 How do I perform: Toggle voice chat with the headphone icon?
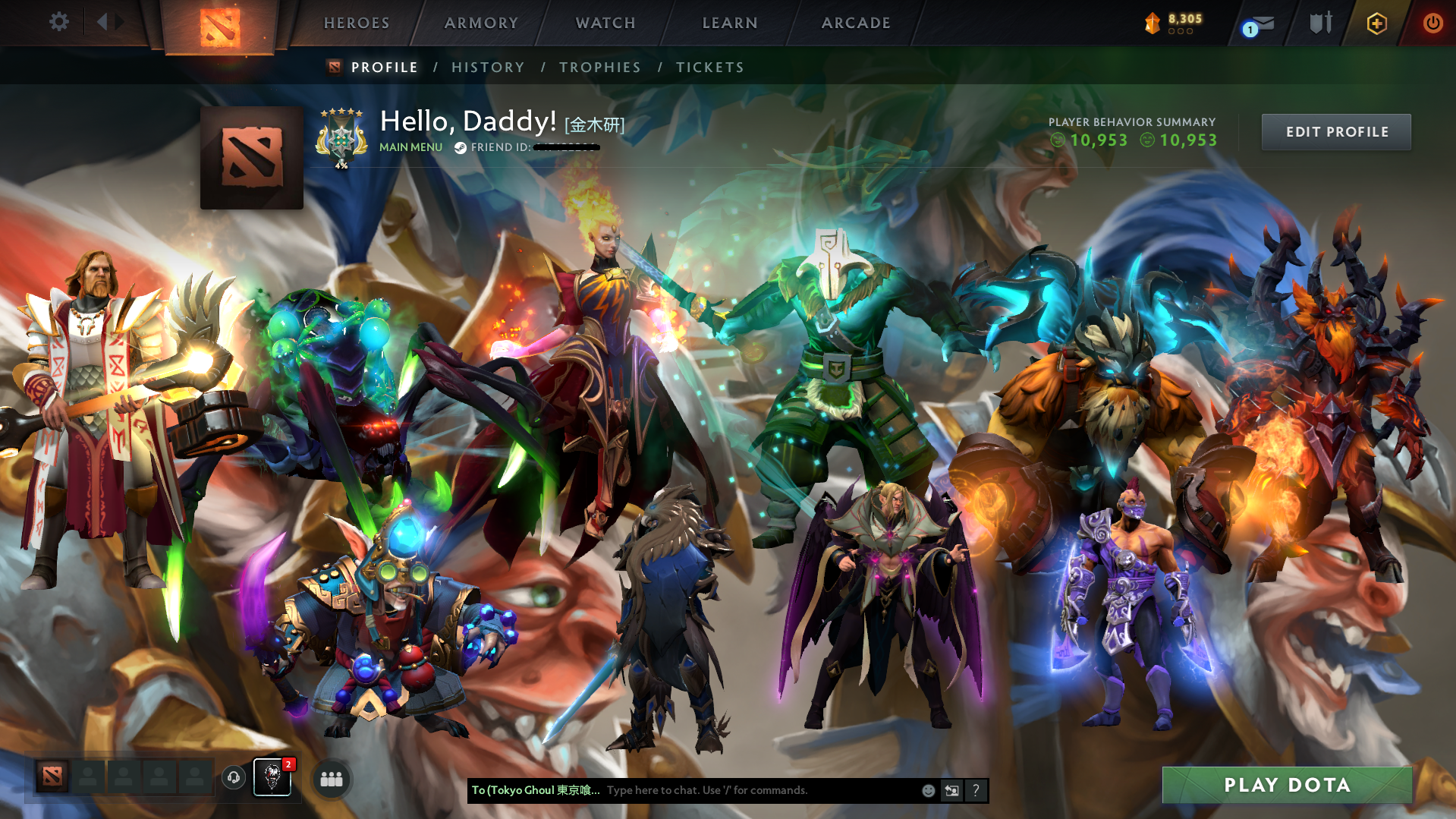point(233,778)
